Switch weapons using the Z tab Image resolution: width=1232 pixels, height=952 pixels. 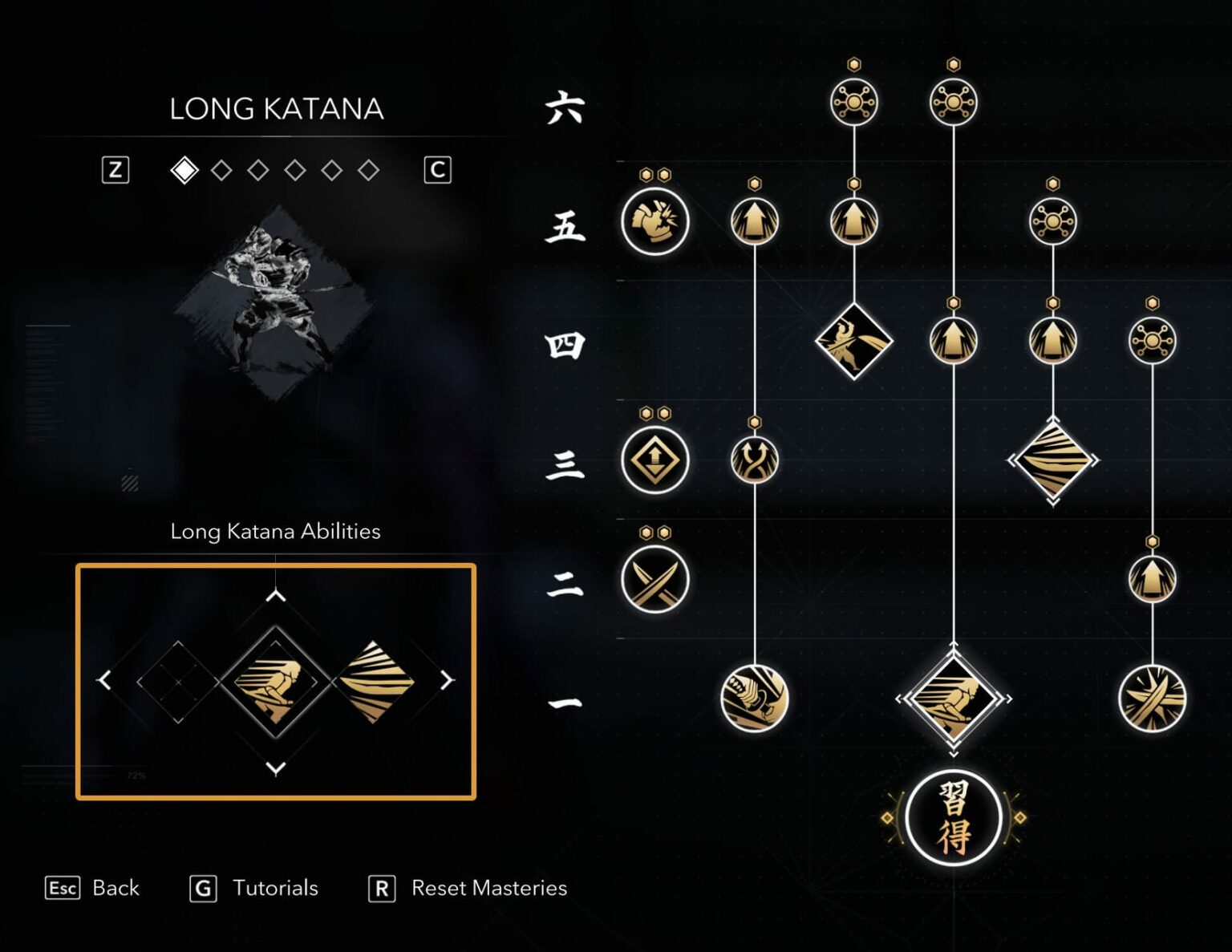114,169
